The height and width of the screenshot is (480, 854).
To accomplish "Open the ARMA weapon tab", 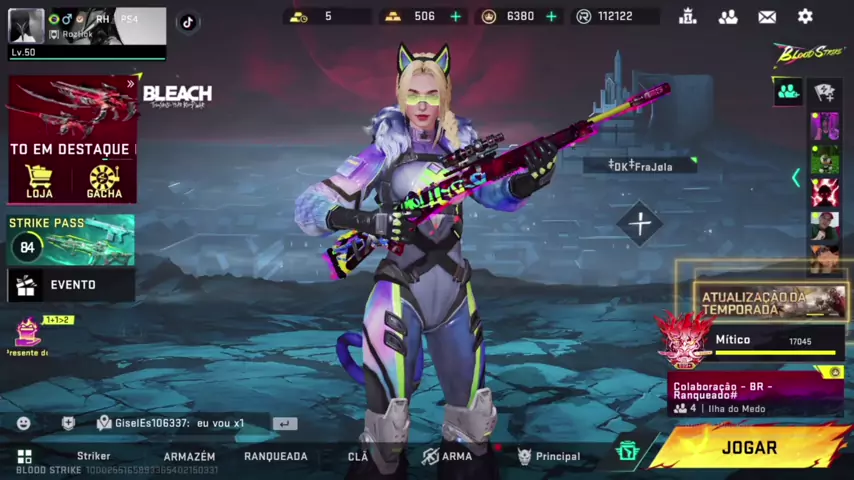I will 446,456.
